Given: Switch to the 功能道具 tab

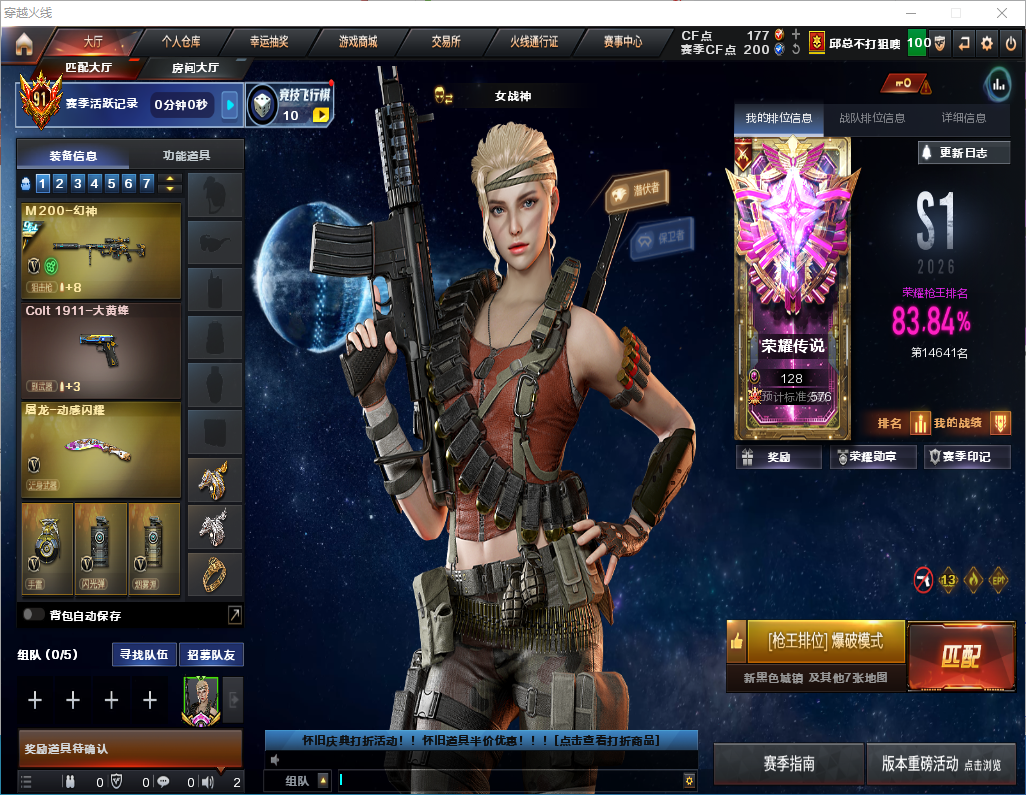Looking at the screenshot, I should pyautogui.click(x=186, y=155).
